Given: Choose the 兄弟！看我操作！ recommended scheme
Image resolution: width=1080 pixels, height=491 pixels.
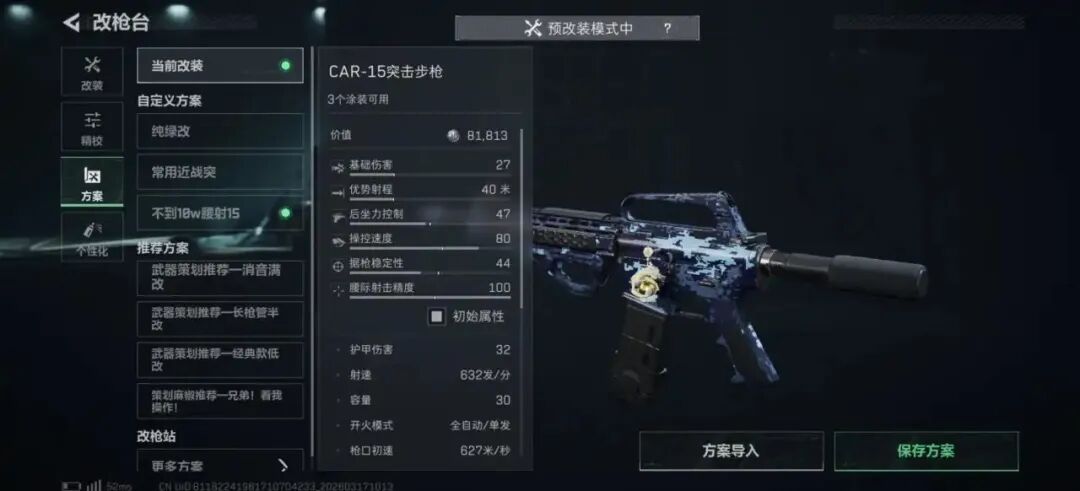Looking at the screenshot, I should 220,401.
